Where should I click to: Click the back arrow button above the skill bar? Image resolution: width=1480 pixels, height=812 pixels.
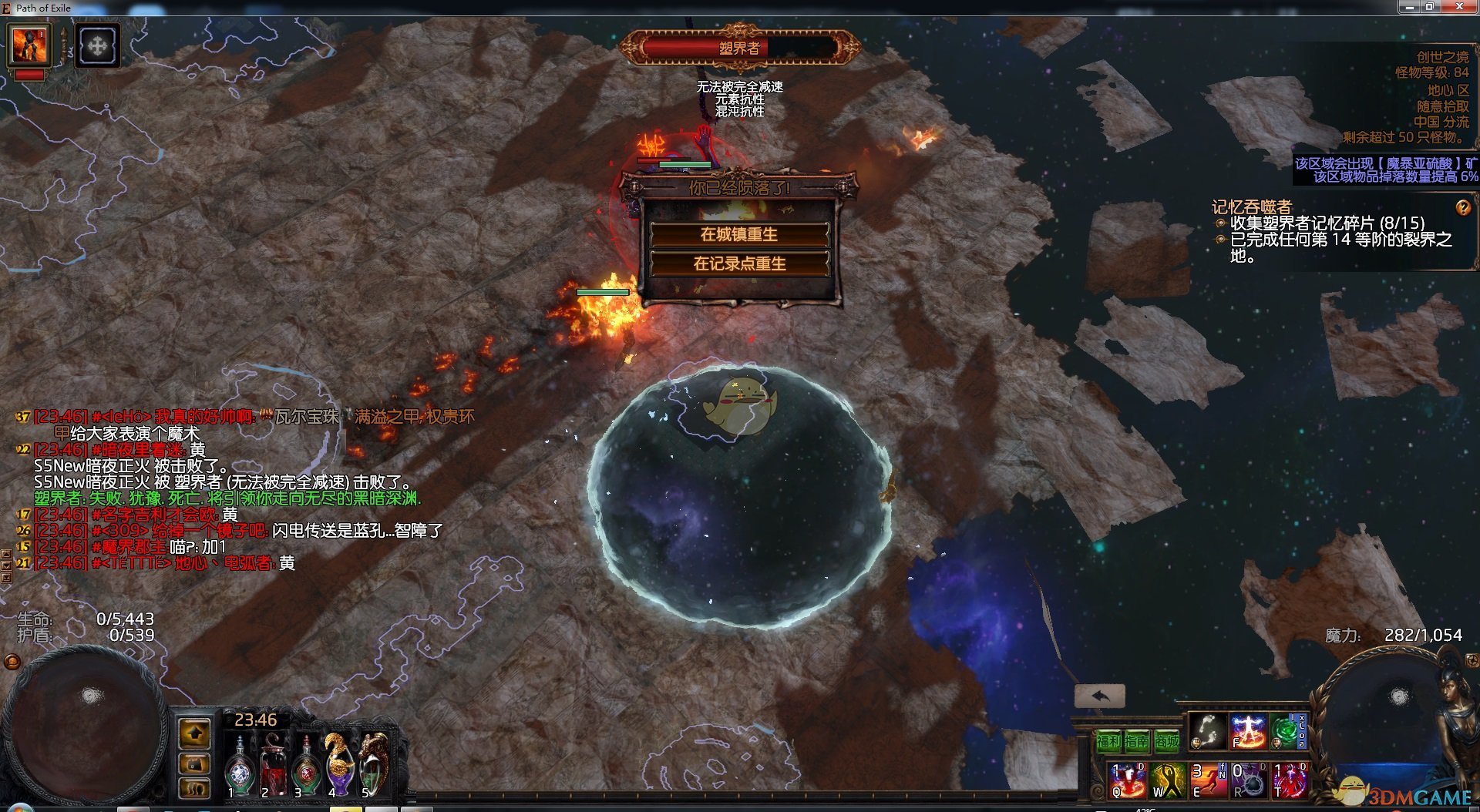pos(1100,696)
